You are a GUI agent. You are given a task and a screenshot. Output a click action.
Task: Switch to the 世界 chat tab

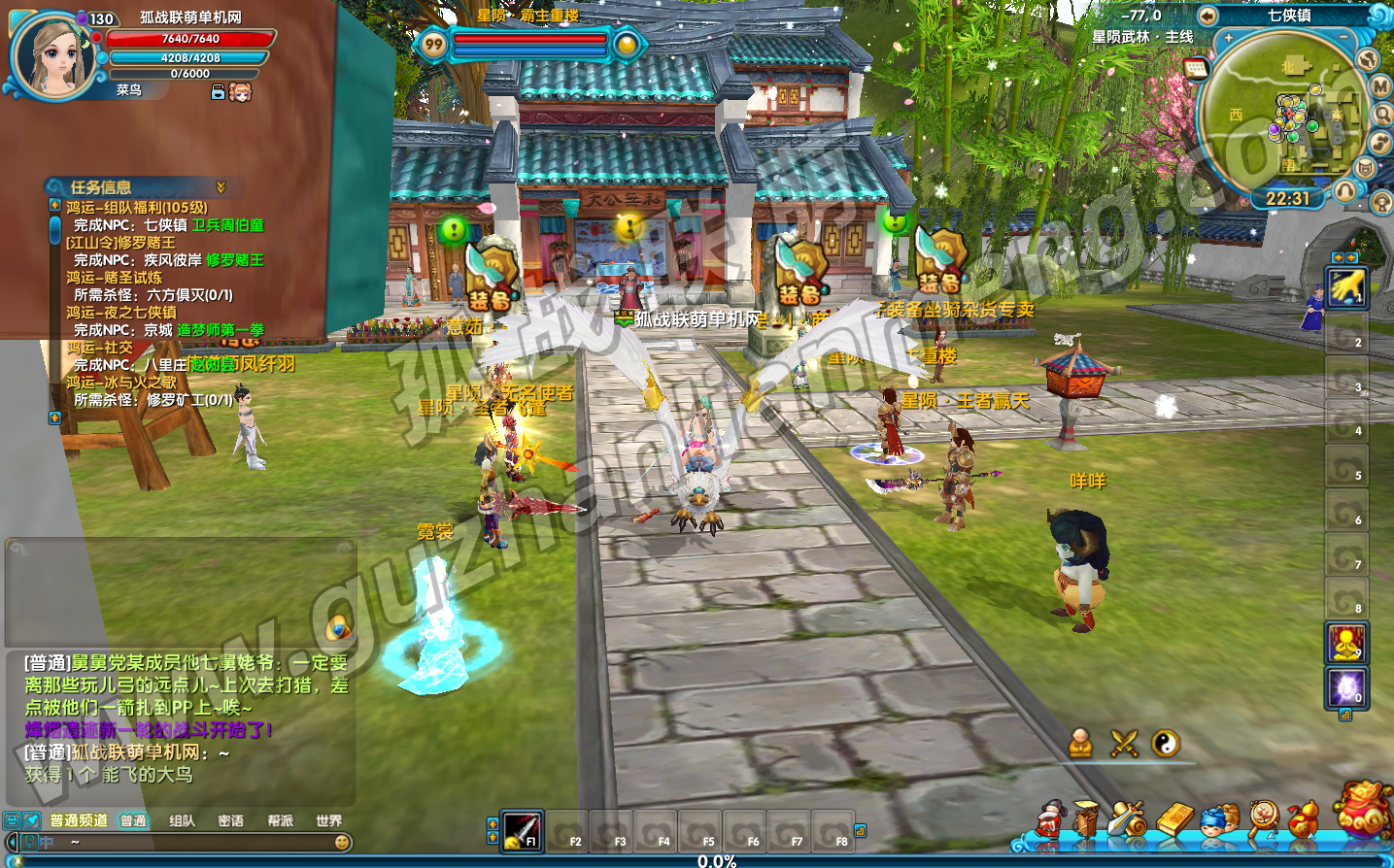click(x=328, y=821)
